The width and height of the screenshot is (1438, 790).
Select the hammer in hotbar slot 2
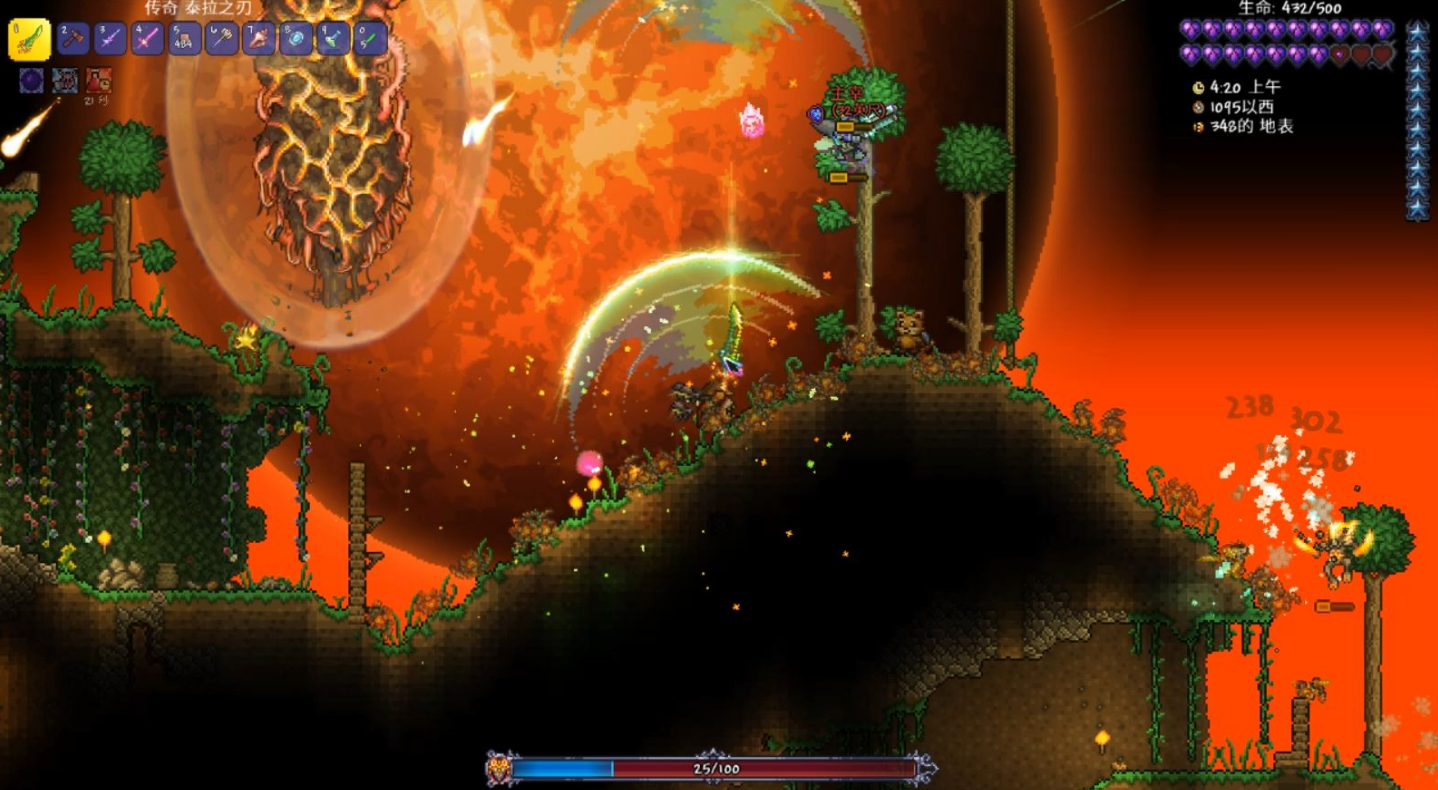pyautogui.click(x=73, y=39)
